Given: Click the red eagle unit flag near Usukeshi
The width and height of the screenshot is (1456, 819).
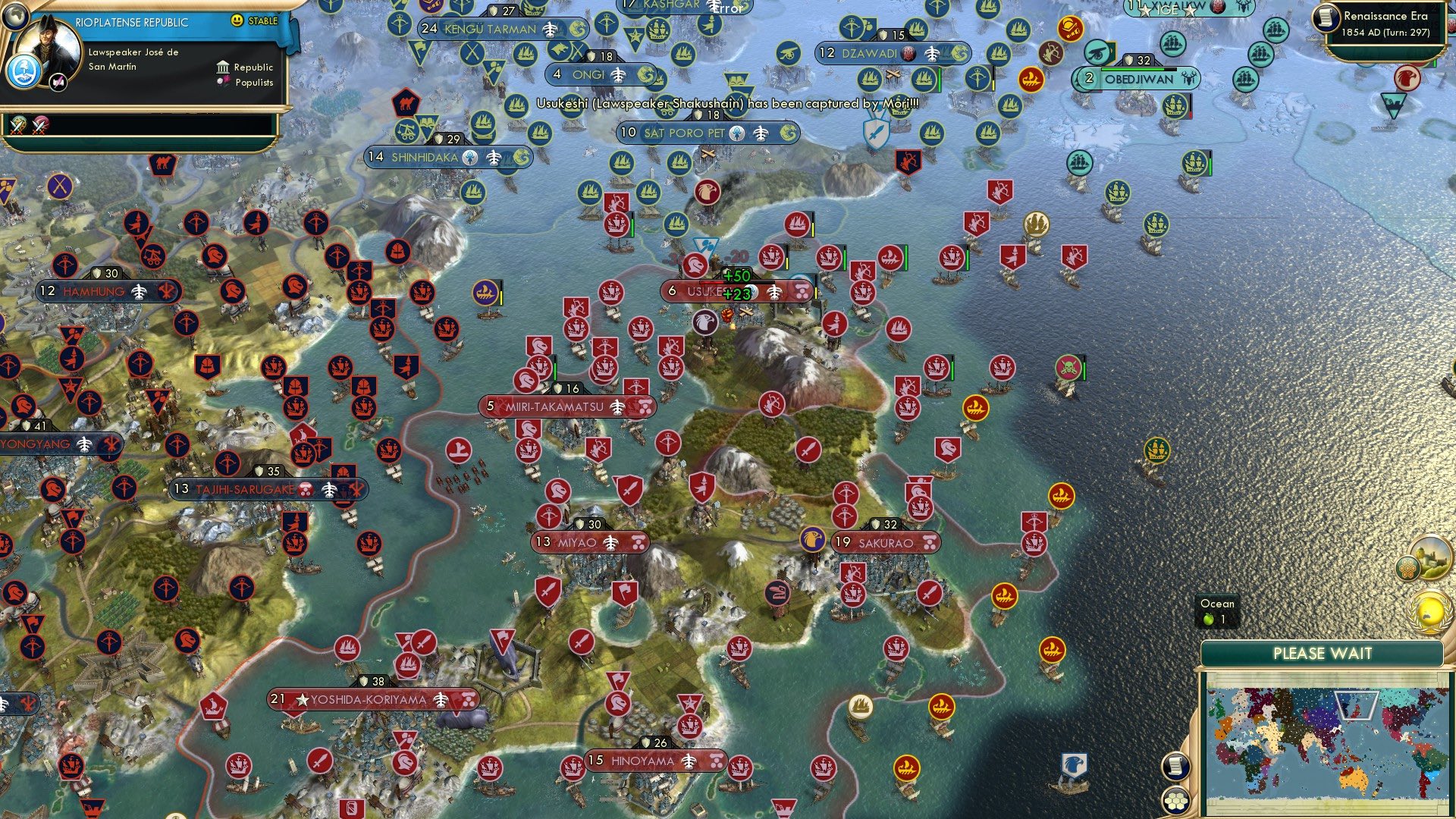Looking at the screenshot, I should coord(705,322).
